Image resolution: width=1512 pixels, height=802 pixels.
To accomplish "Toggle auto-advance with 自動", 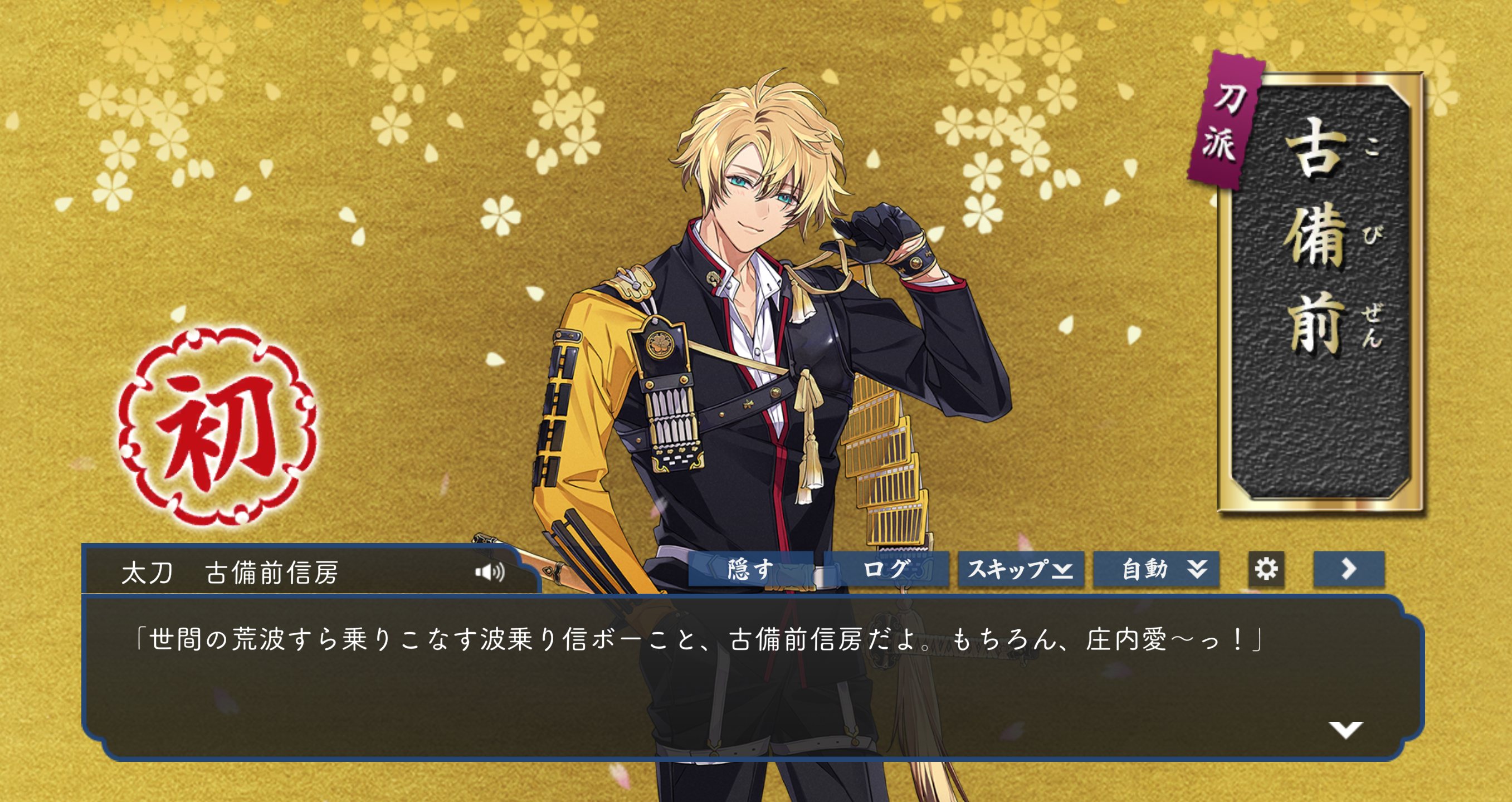I will (1155, 569).
